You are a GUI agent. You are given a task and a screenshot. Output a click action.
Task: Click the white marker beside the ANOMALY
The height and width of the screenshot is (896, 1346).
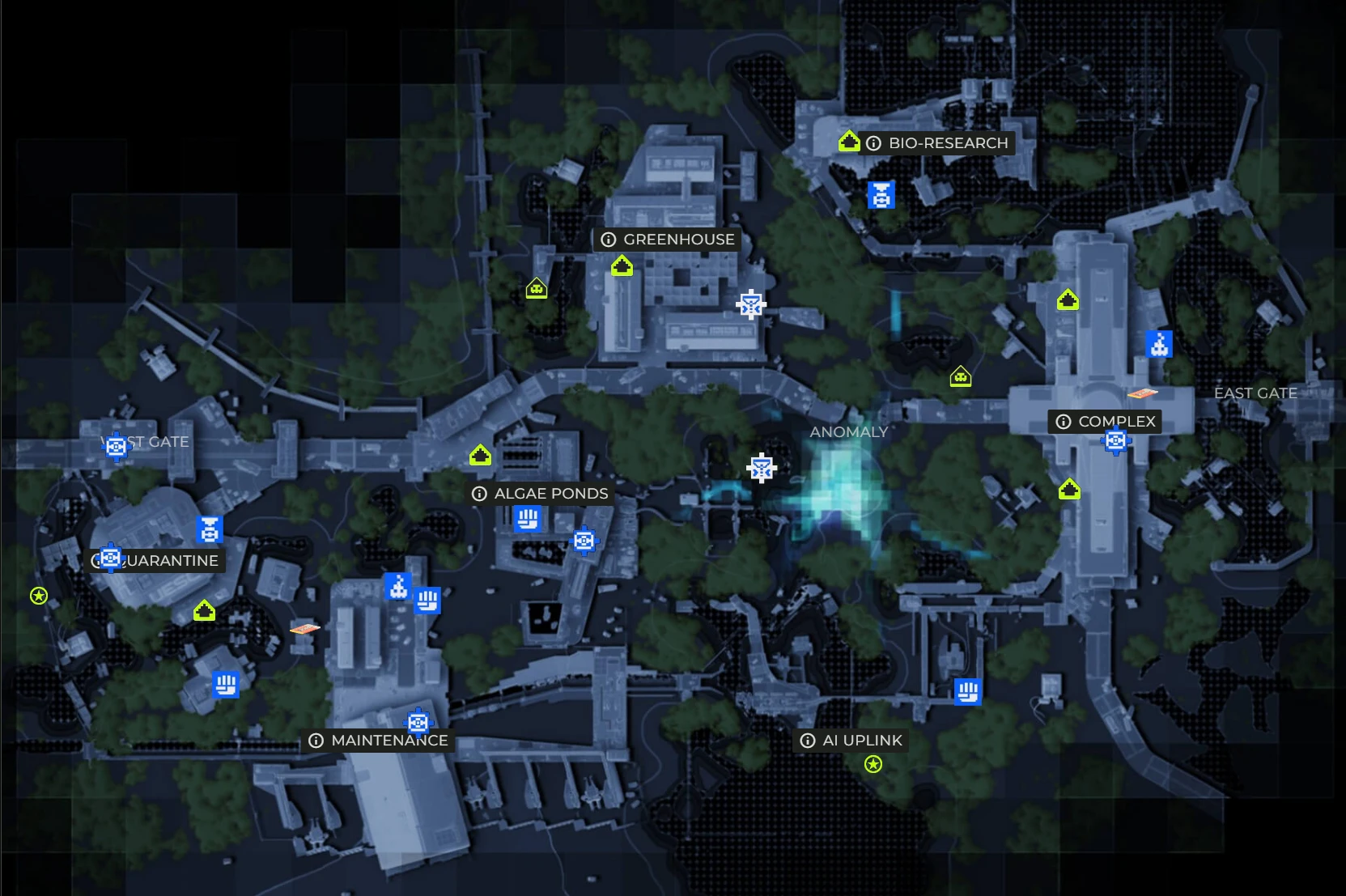tap(761, 468)
